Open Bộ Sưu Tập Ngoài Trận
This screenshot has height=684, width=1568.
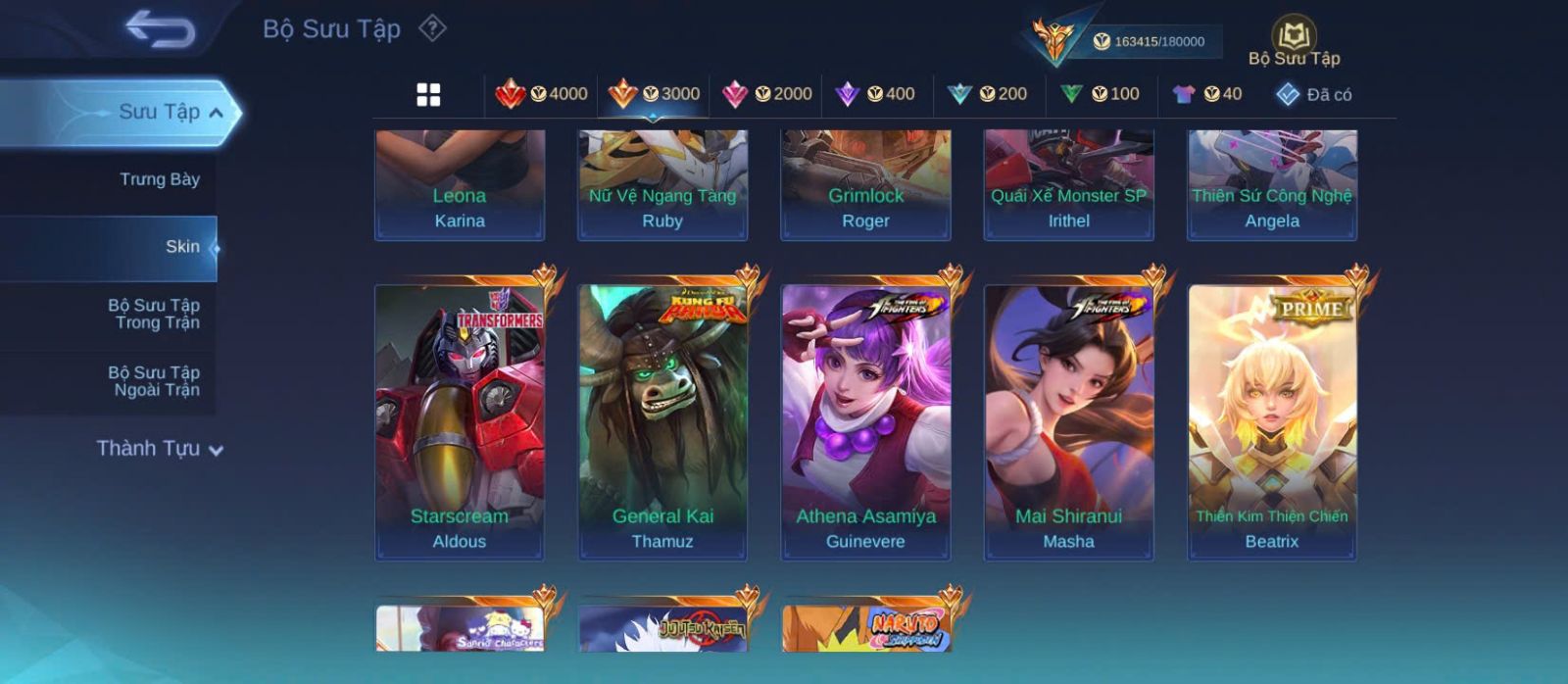154,381
